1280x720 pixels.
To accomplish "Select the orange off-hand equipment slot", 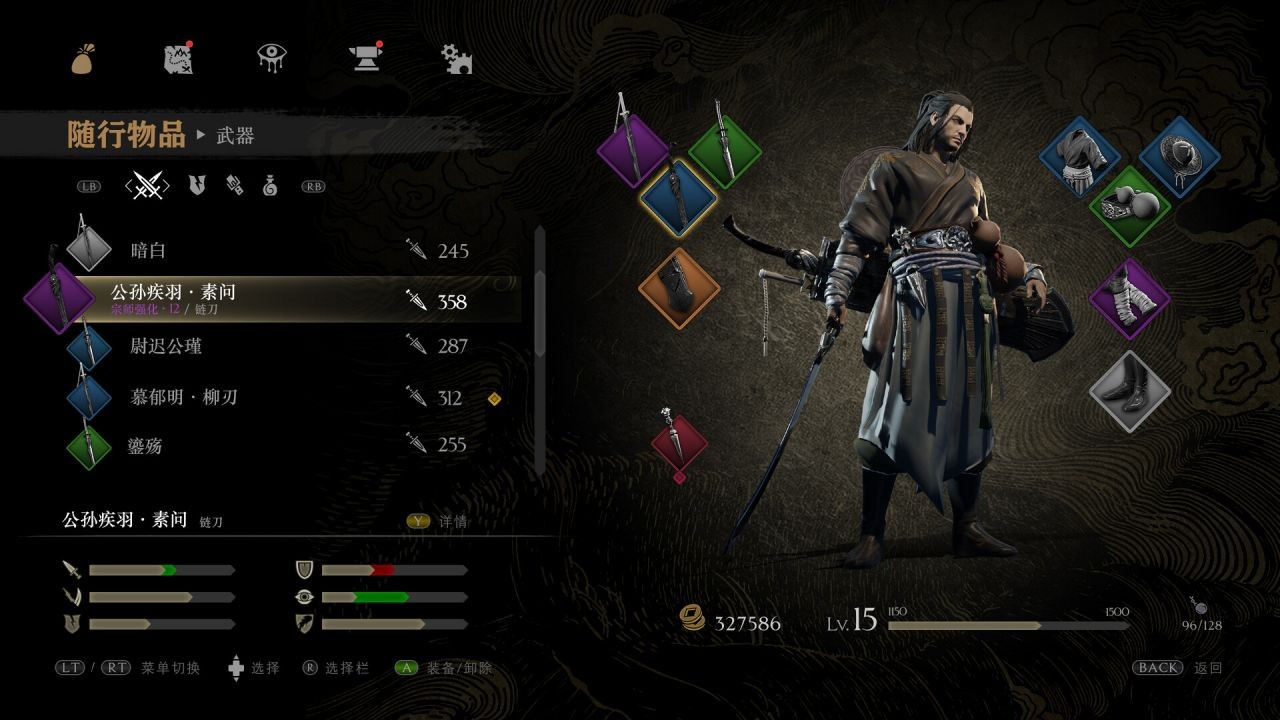I will (x=679, y=288).
